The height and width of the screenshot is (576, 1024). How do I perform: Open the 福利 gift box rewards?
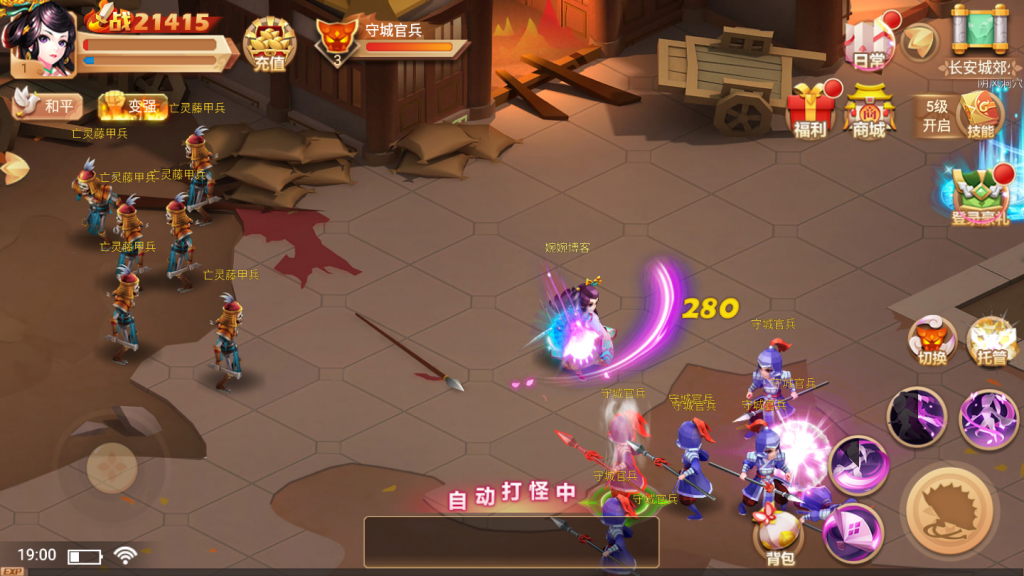tap(811, 110)
